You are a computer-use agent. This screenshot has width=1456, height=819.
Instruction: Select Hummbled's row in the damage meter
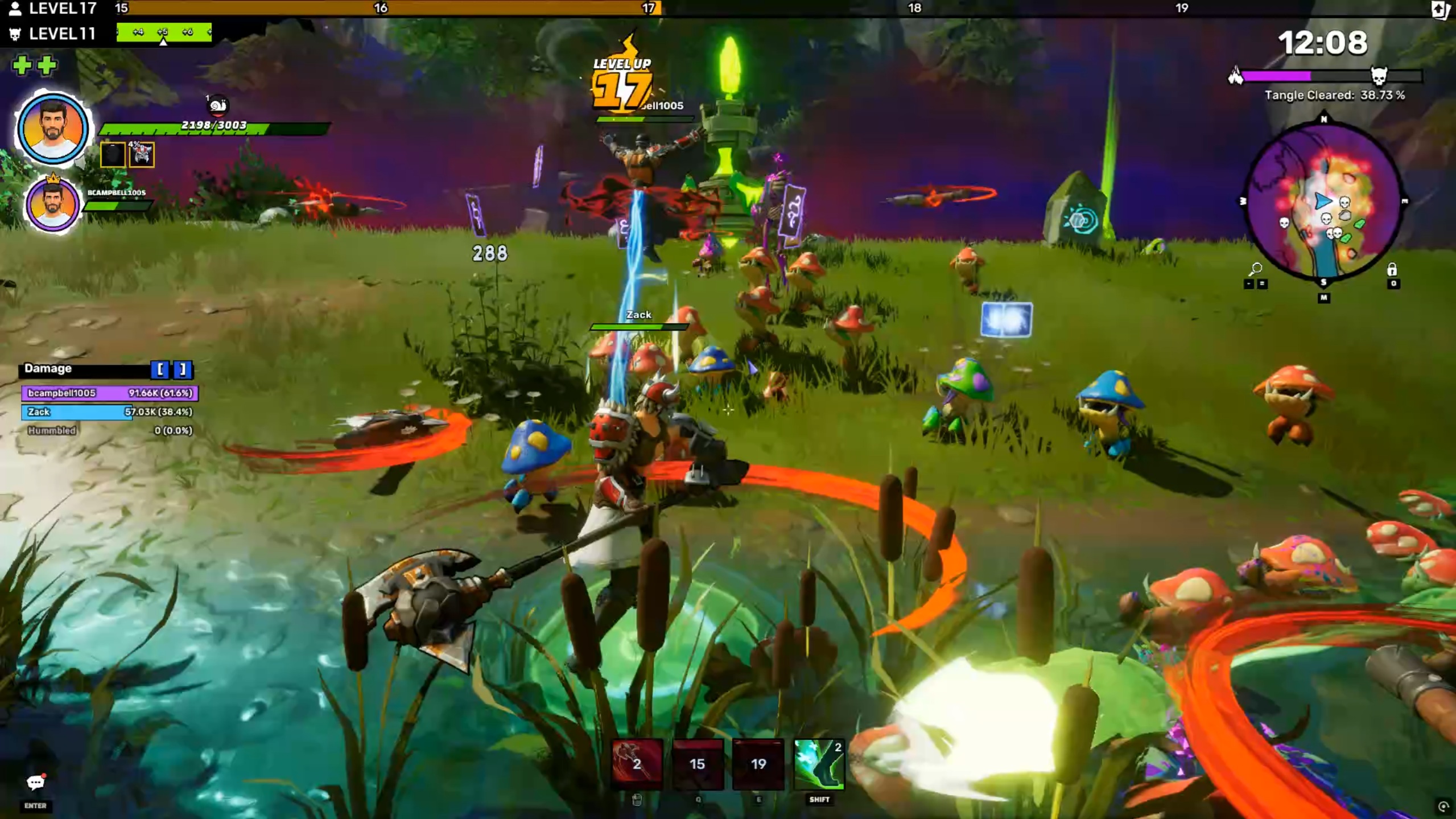tap(109, 430)
